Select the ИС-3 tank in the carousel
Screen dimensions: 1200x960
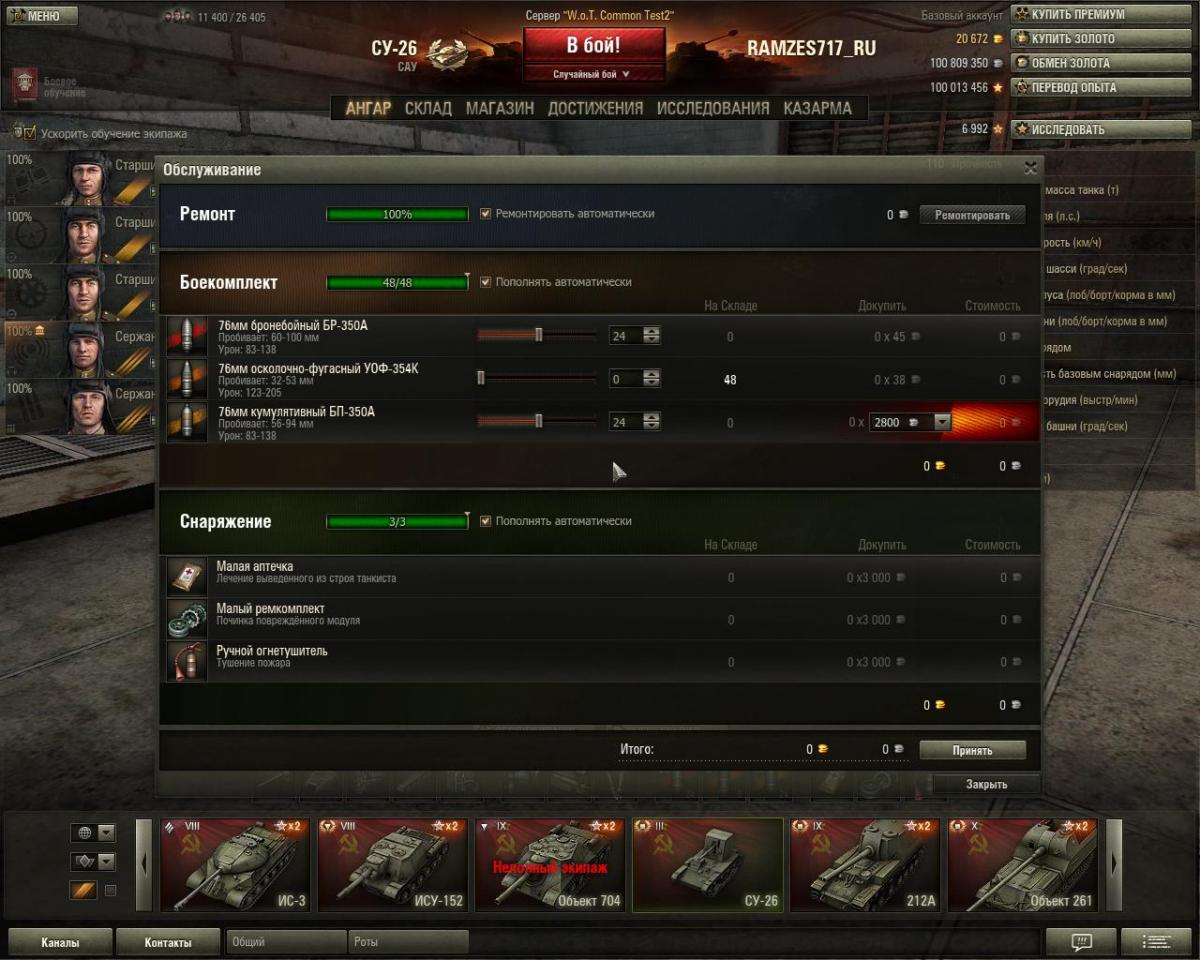point(234,865)
